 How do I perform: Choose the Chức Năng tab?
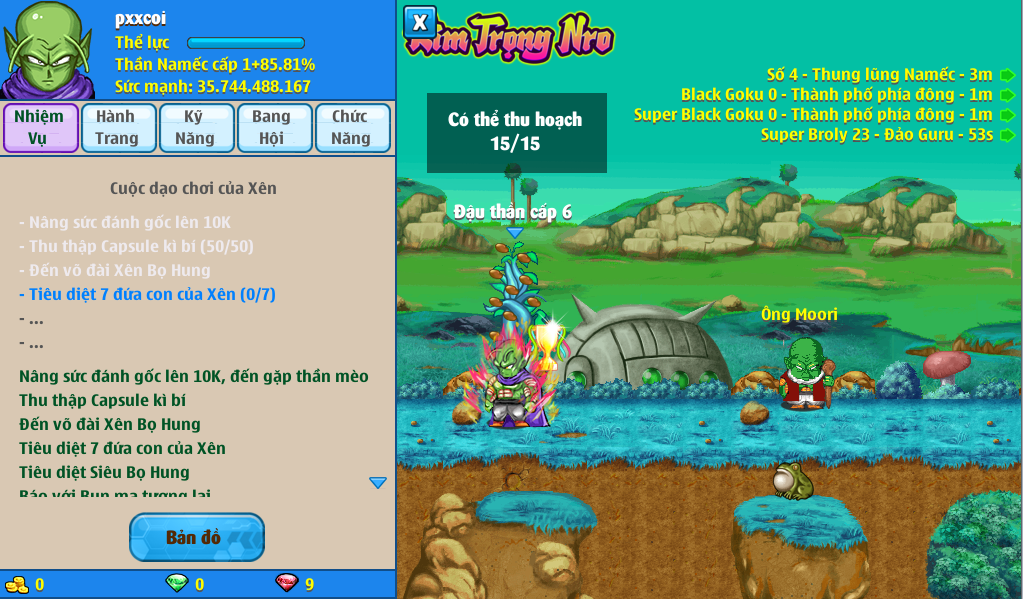pyautogui.click(x=352, y=127)
